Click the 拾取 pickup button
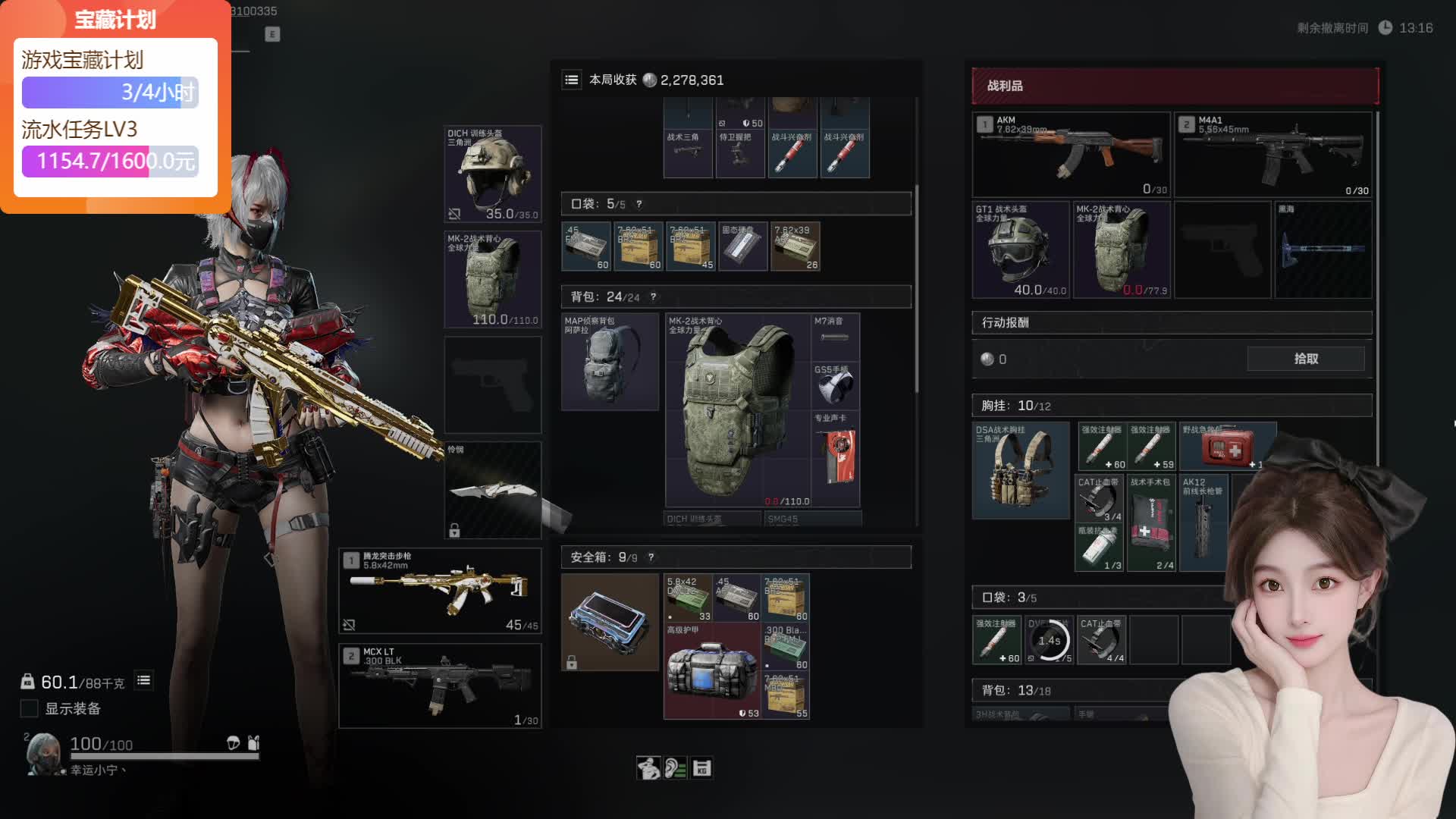 coord(1305,359)
